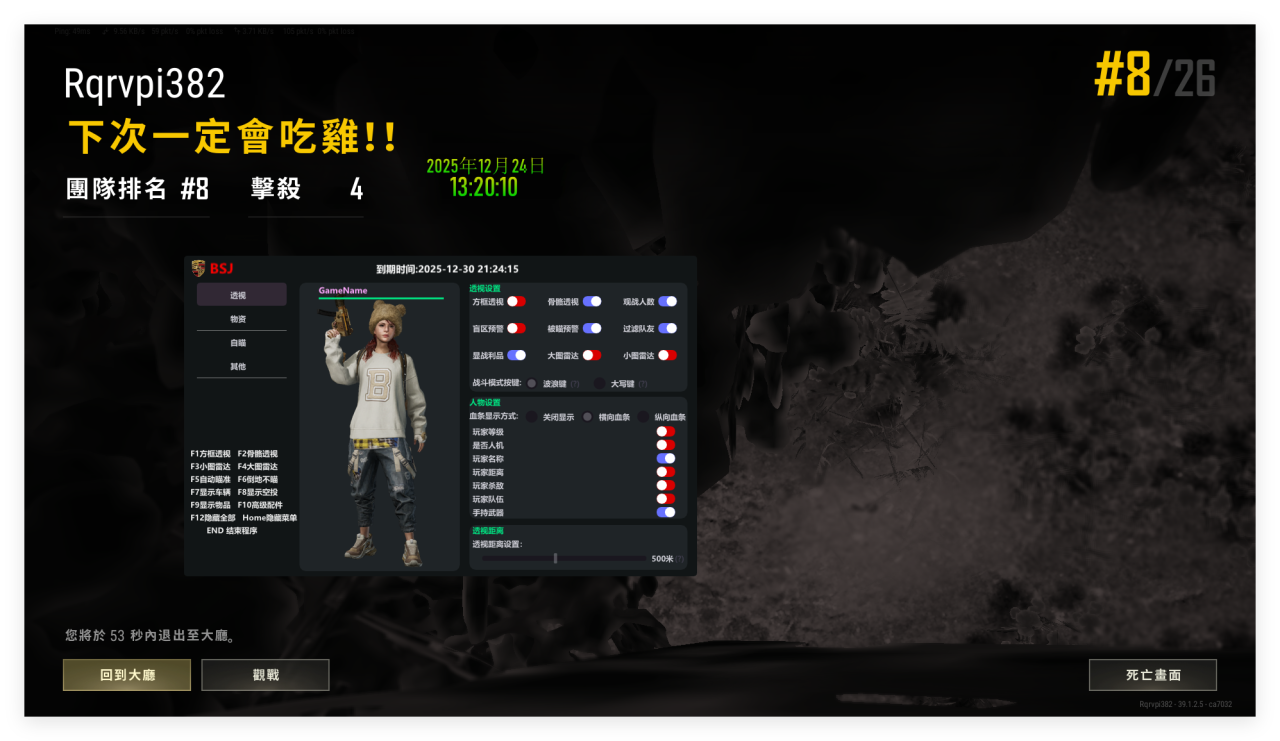
Task: Click the BSJ logo icon
Action: tap(197, 267)
